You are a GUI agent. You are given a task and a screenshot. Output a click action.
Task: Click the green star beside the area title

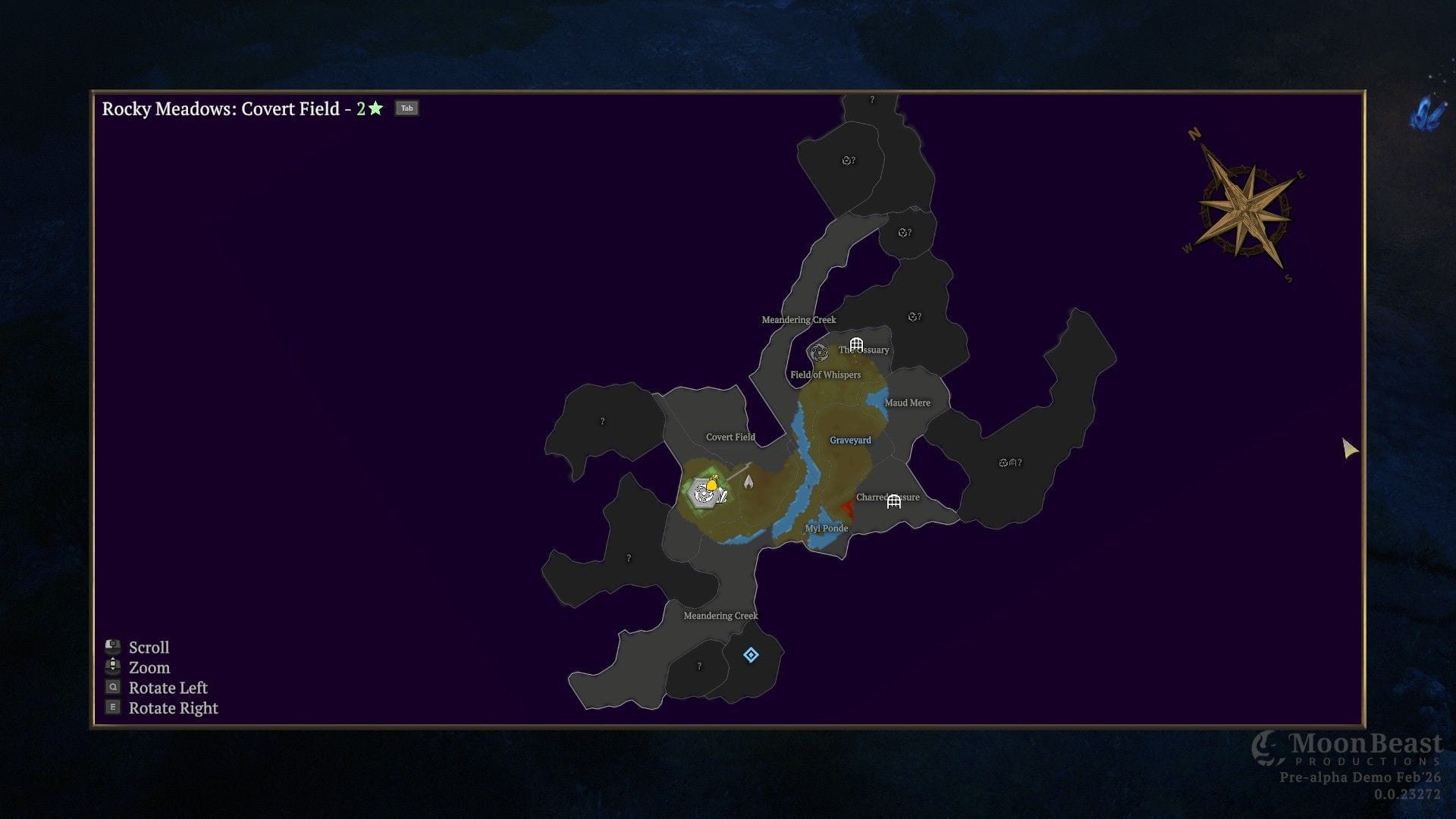click(x=373, y=108)
